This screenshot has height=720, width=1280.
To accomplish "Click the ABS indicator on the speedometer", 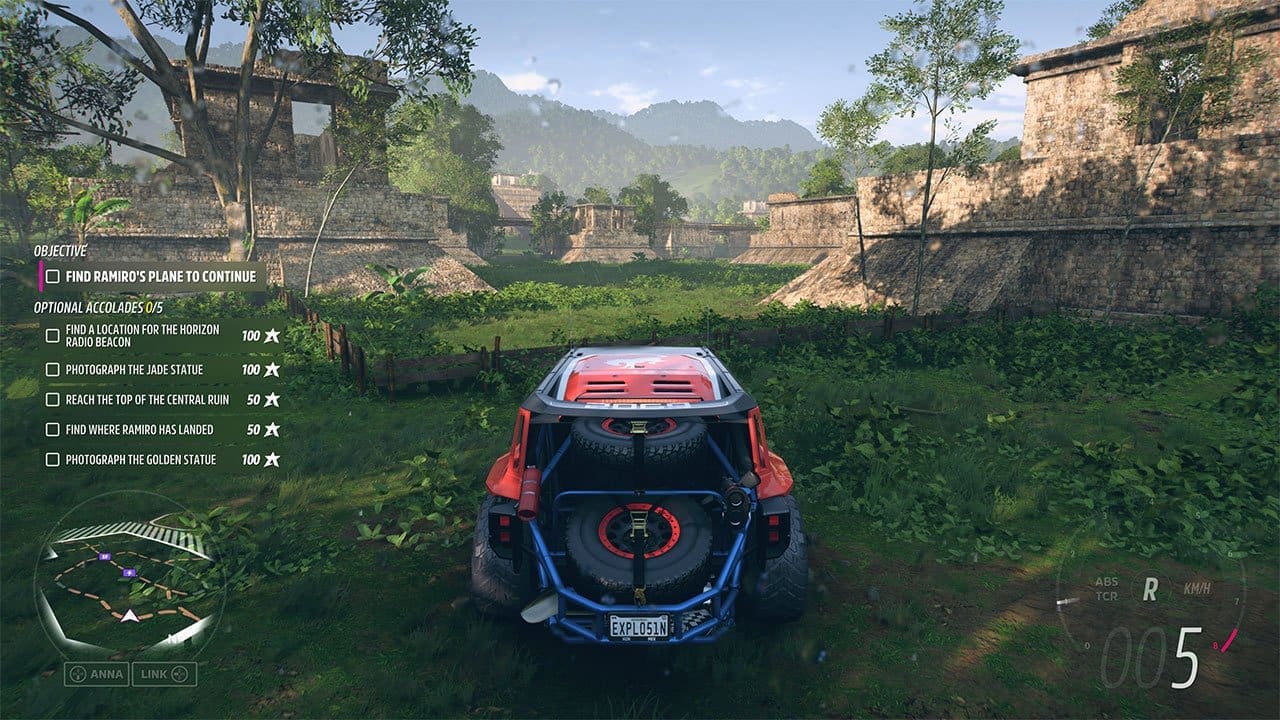I will coord(1106,582).
